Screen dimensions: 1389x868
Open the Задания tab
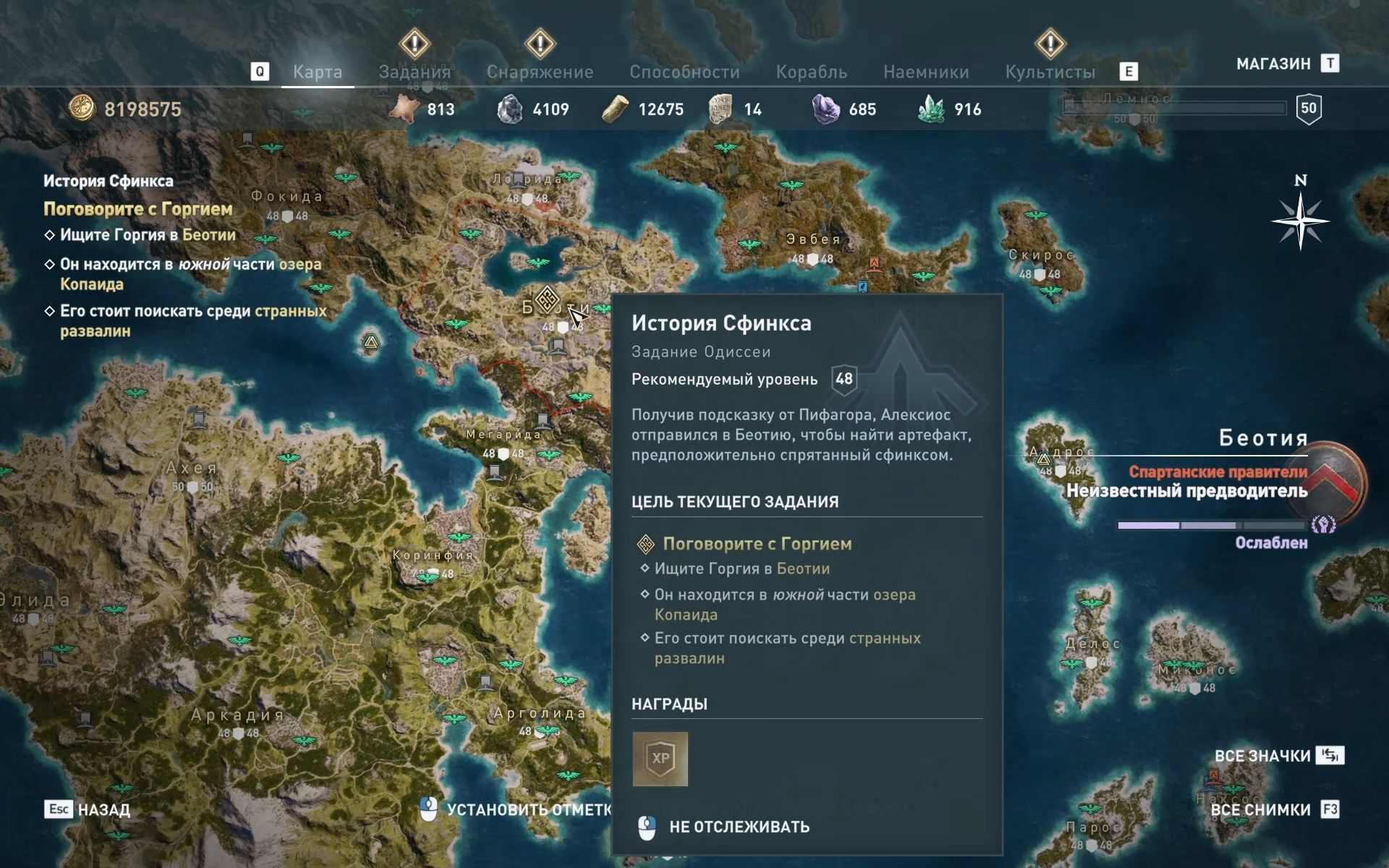click(x=415, y=72)
